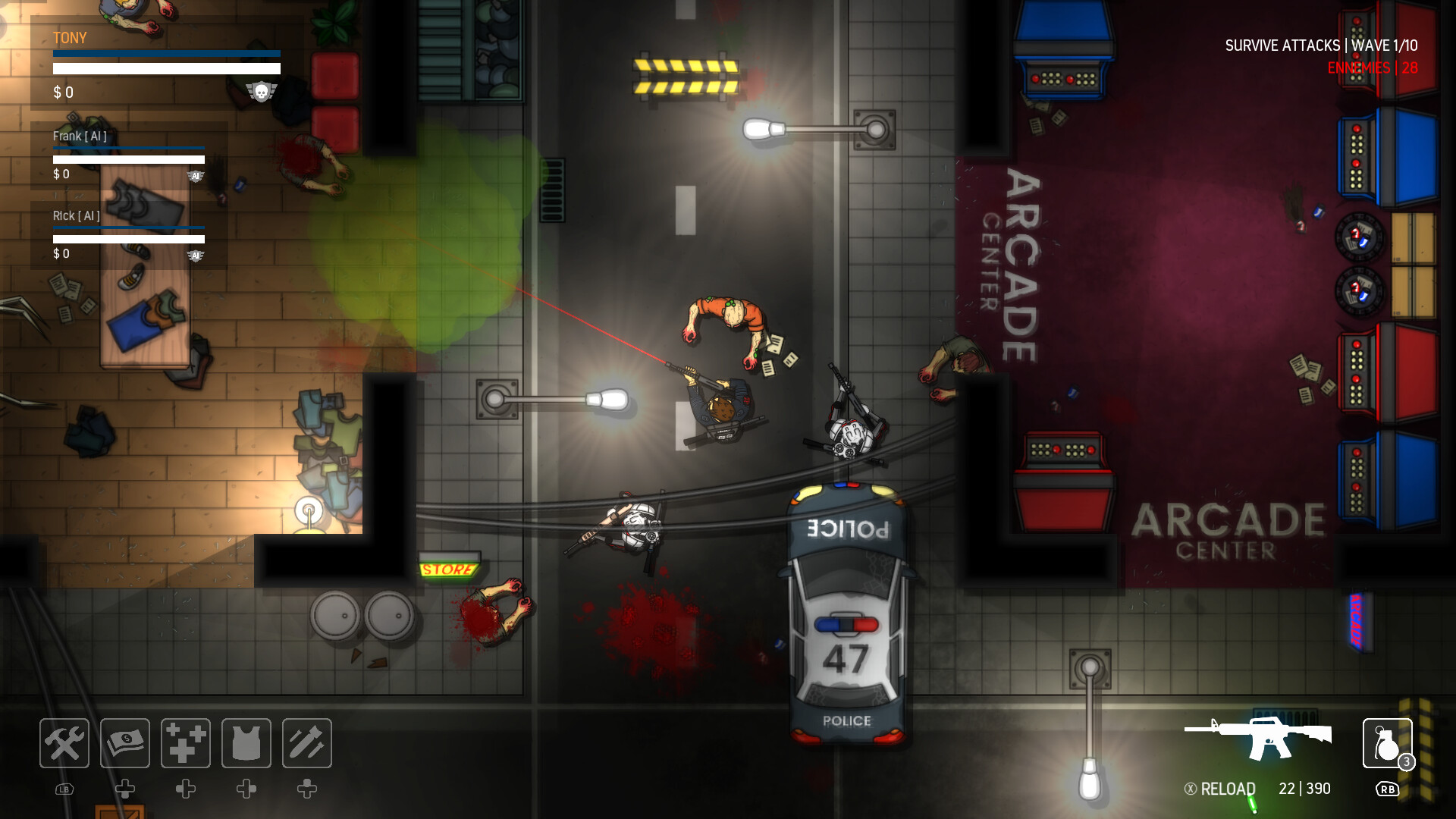The width and height of the screenshot is (1456, 819).
Task: Click the RB button prompt near grenade
Action: click(1388, 789)
